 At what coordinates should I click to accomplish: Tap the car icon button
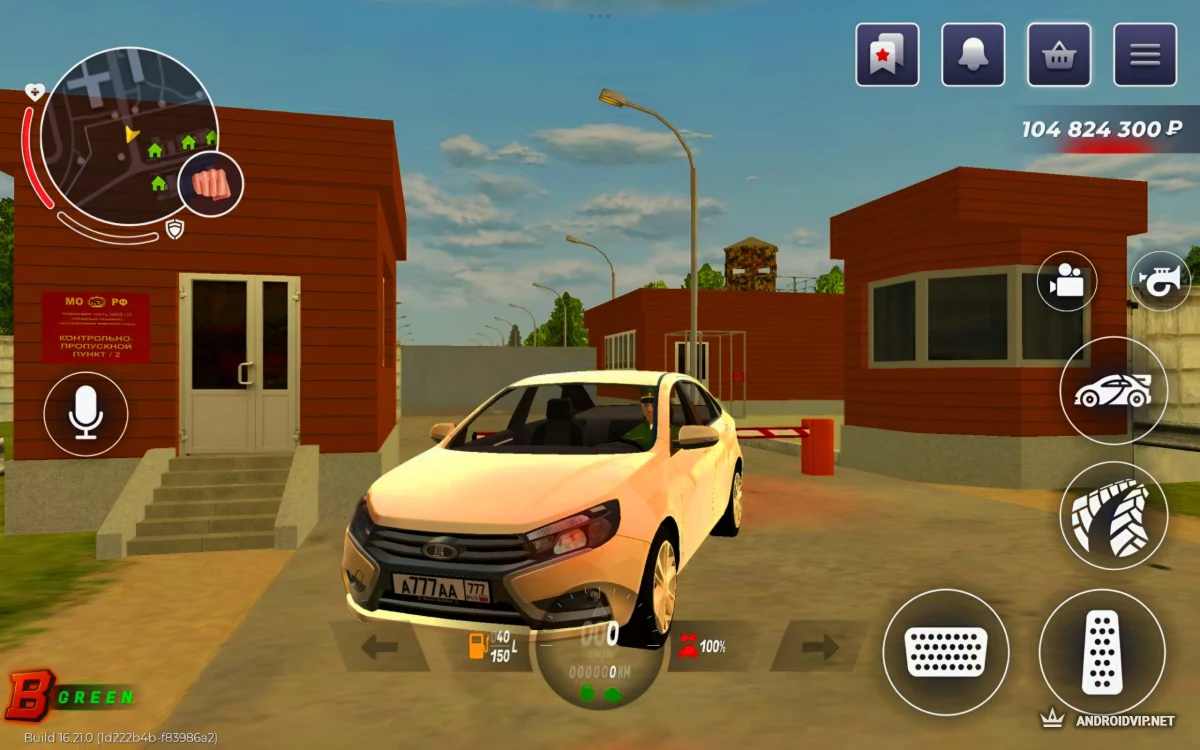pyautogui.click(x=1113, y=390)
